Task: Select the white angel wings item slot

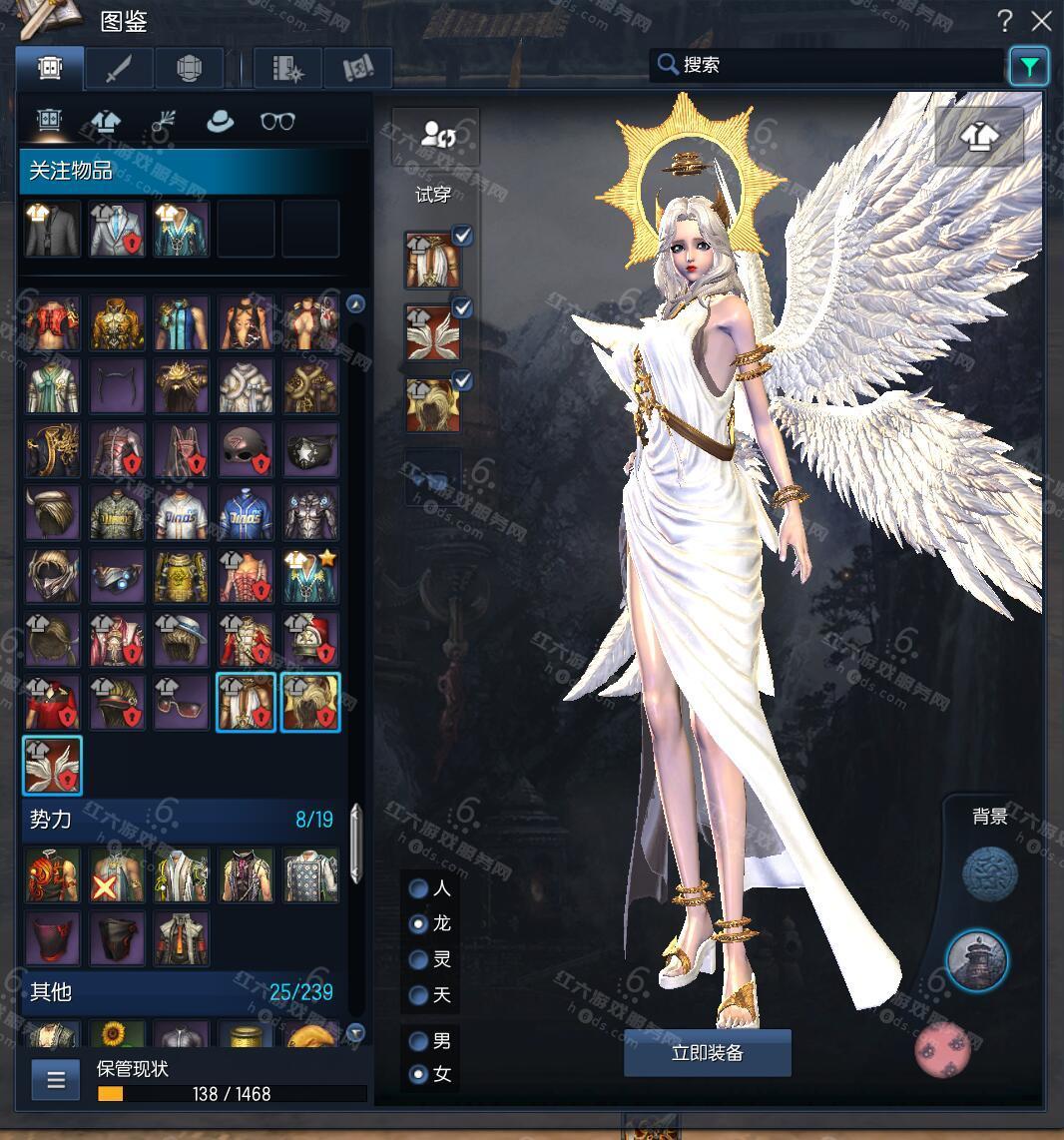Action: tap(52, 766)
